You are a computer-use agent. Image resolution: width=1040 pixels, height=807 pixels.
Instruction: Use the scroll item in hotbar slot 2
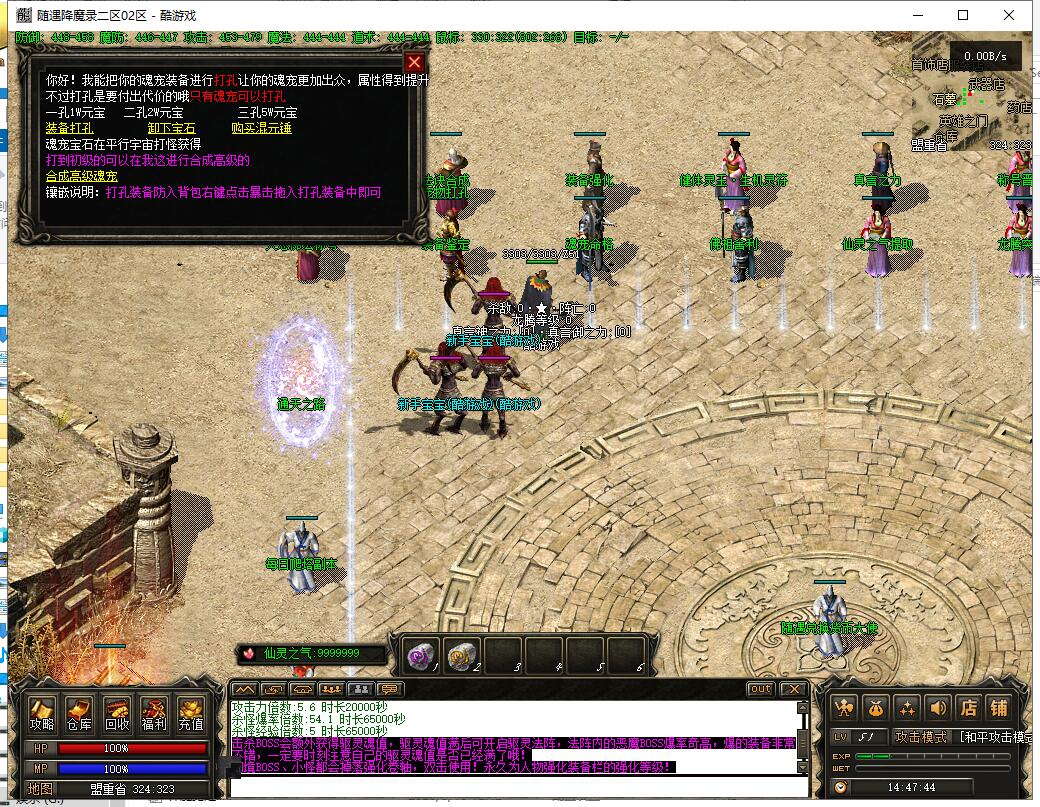(x=461, y=655)
